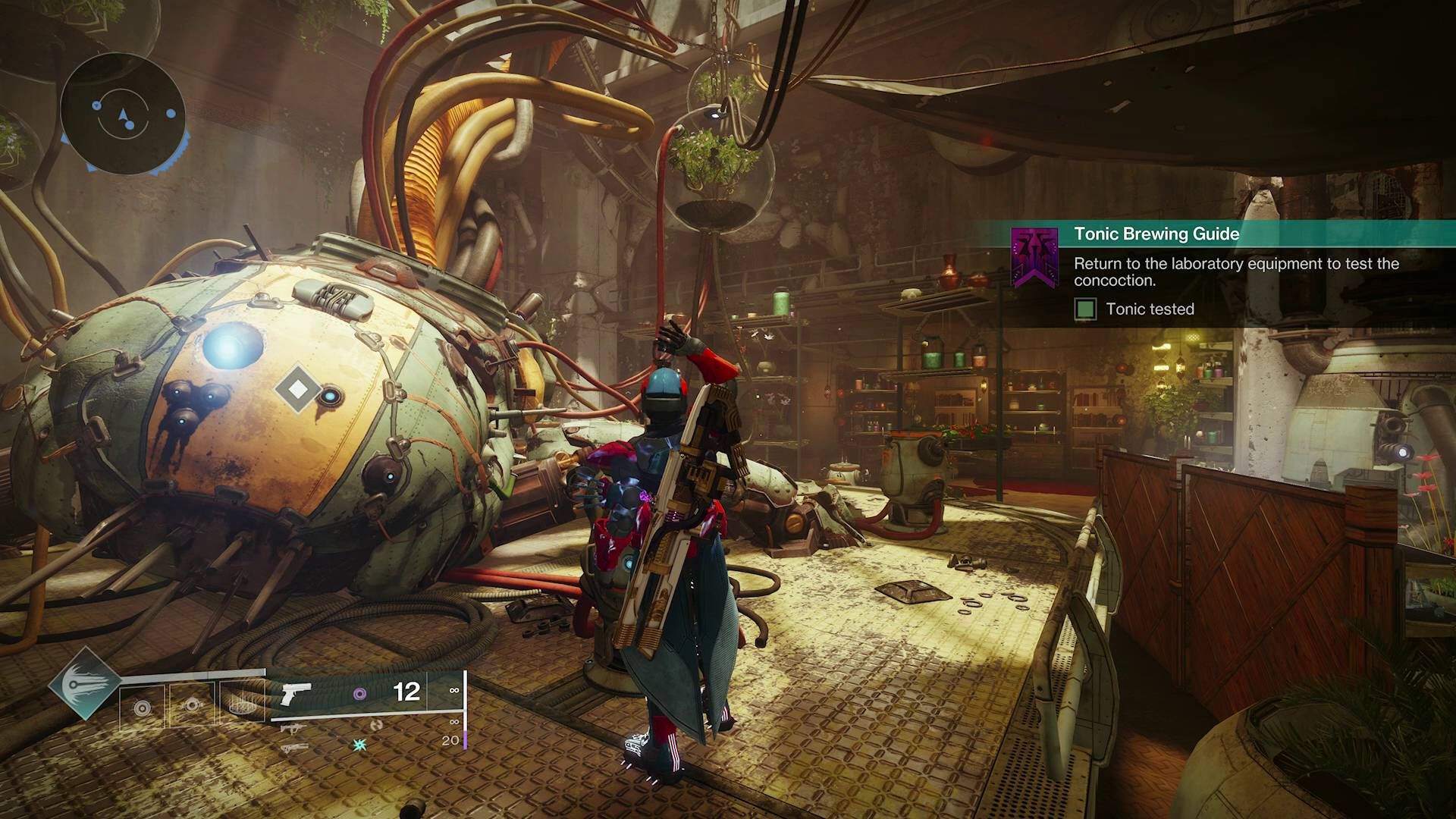This screenshot has width=1456, height=819.
Task: Select the white diamond objective waypoint marker
Action: [x=298, y=389]
